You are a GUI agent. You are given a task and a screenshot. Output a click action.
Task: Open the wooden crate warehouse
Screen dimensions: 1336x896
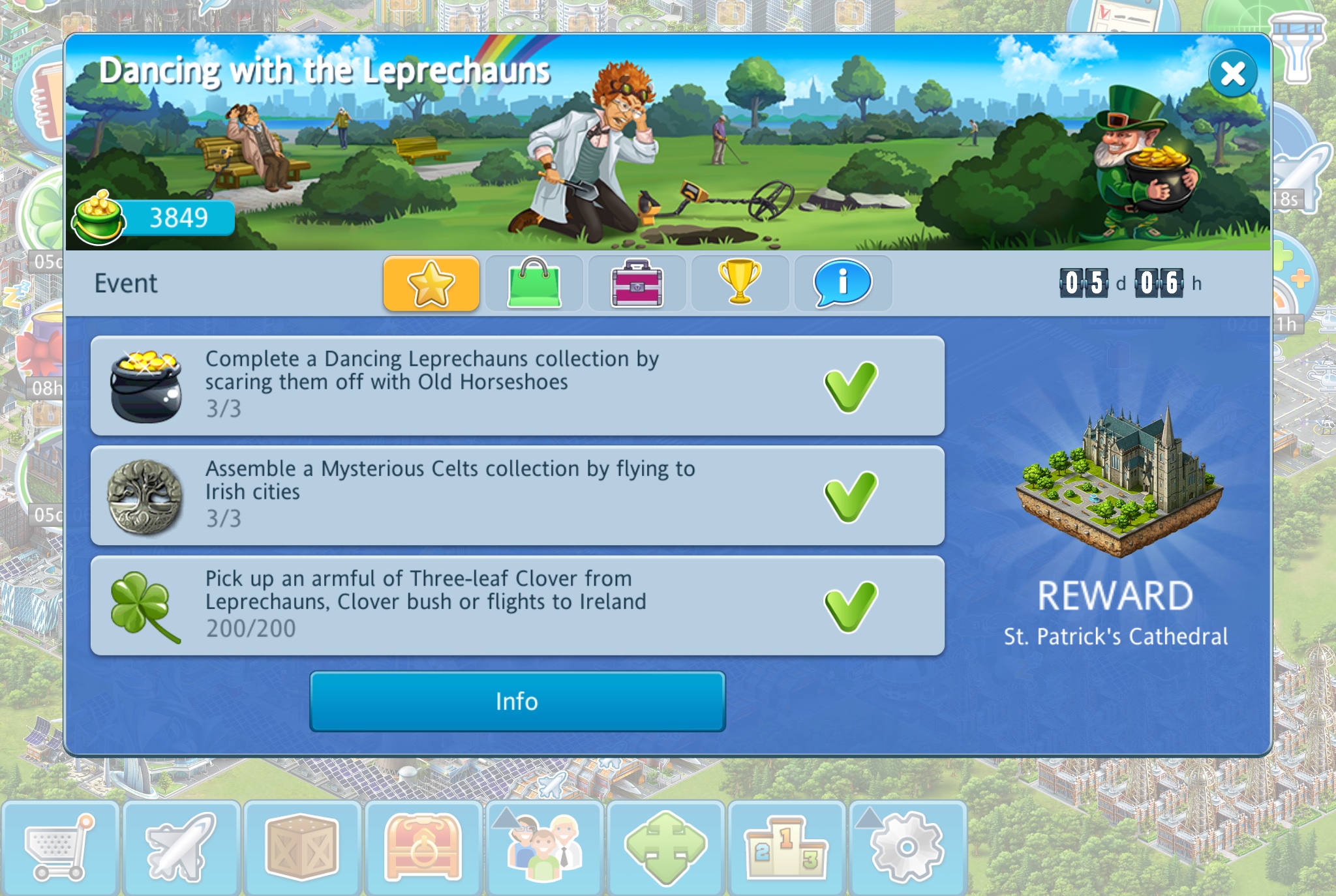point(302,848)
